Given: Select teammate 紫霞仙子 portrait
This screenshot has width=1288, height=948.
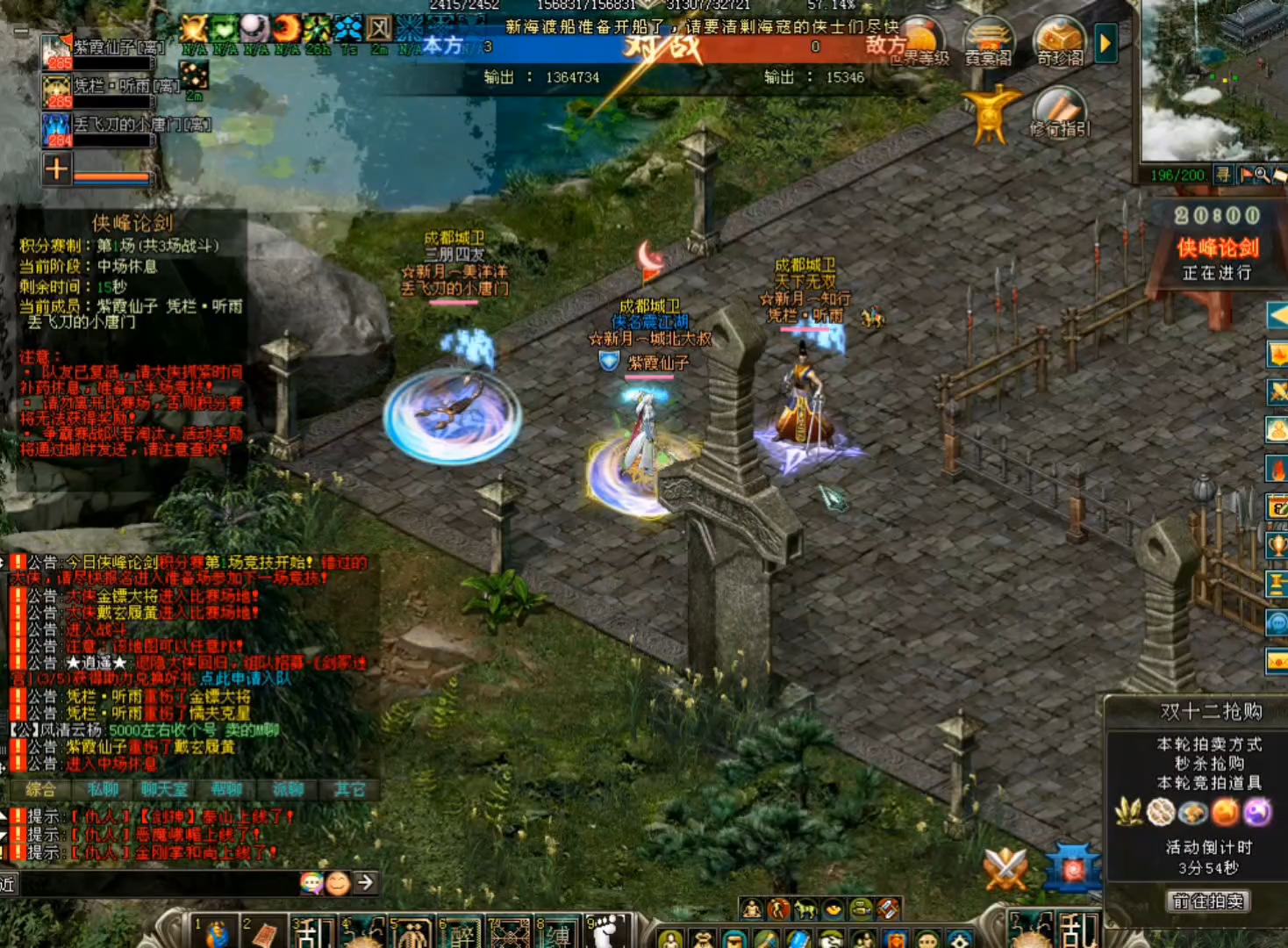Looking at the screenshot, I should click(57, 51).
